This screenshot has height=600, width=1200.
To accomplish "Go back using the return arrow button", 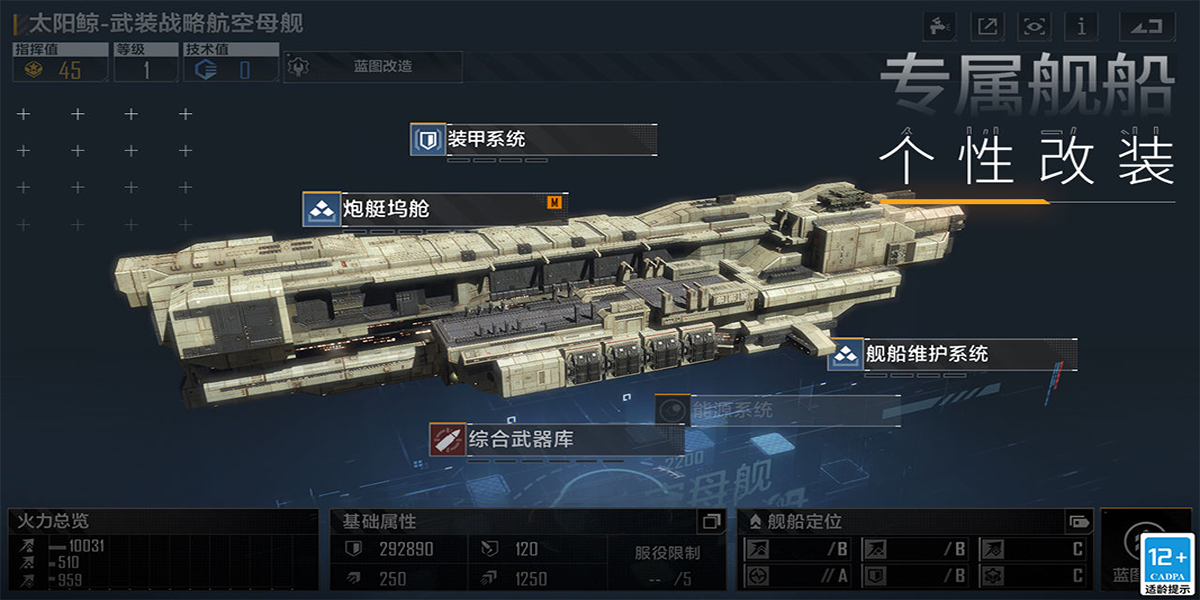I will click(x=1146, y=26).
